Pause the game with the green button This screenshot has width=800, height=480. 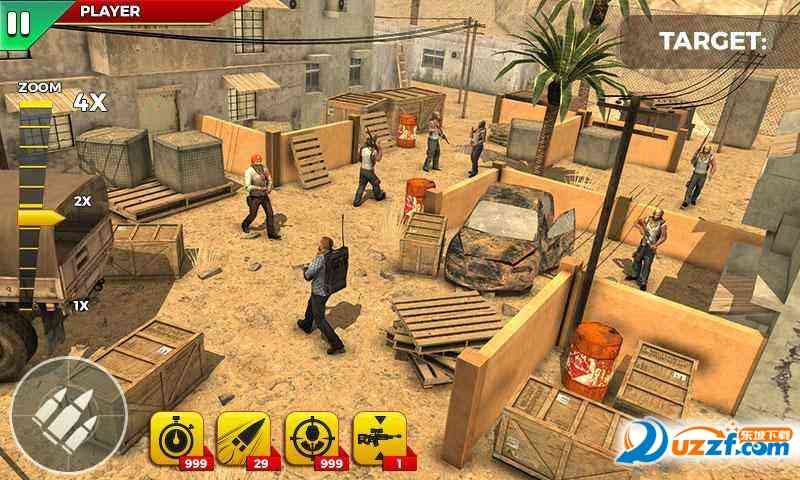tap(19, 19)
